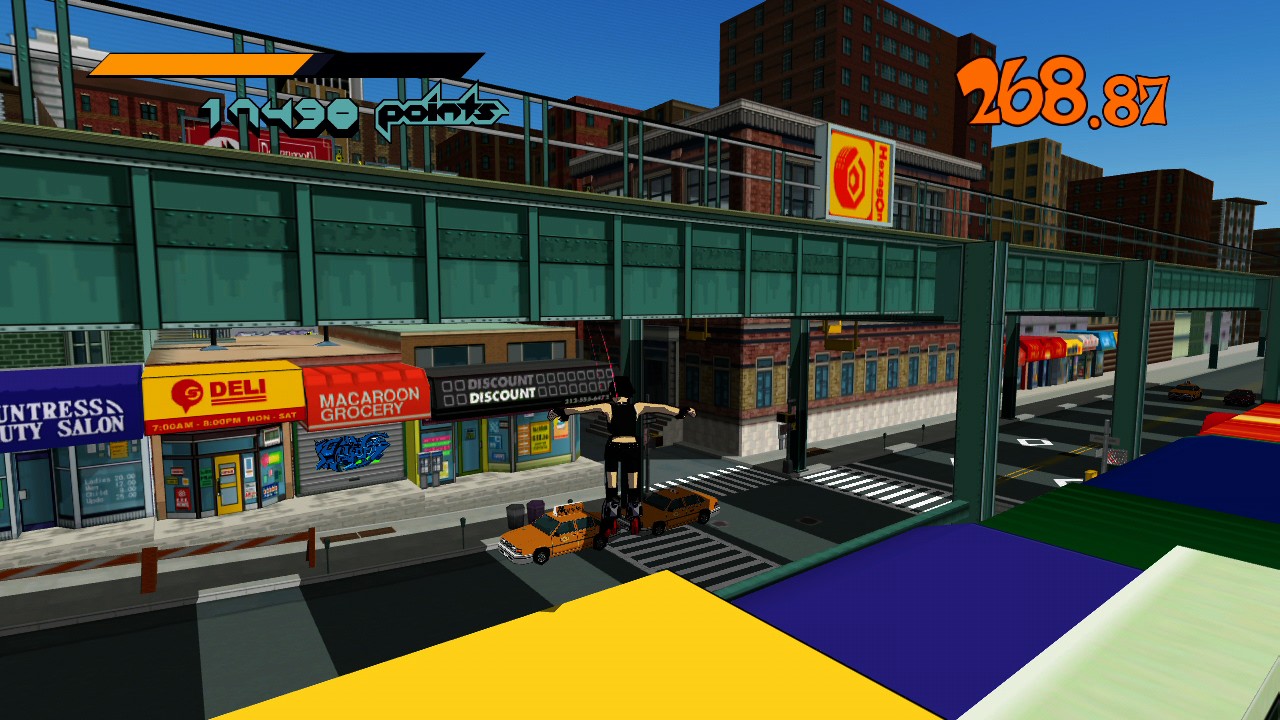Click the manhole cover on the street
The height and width of the screenshot is (720, 1280).
(x=816, y=452)
